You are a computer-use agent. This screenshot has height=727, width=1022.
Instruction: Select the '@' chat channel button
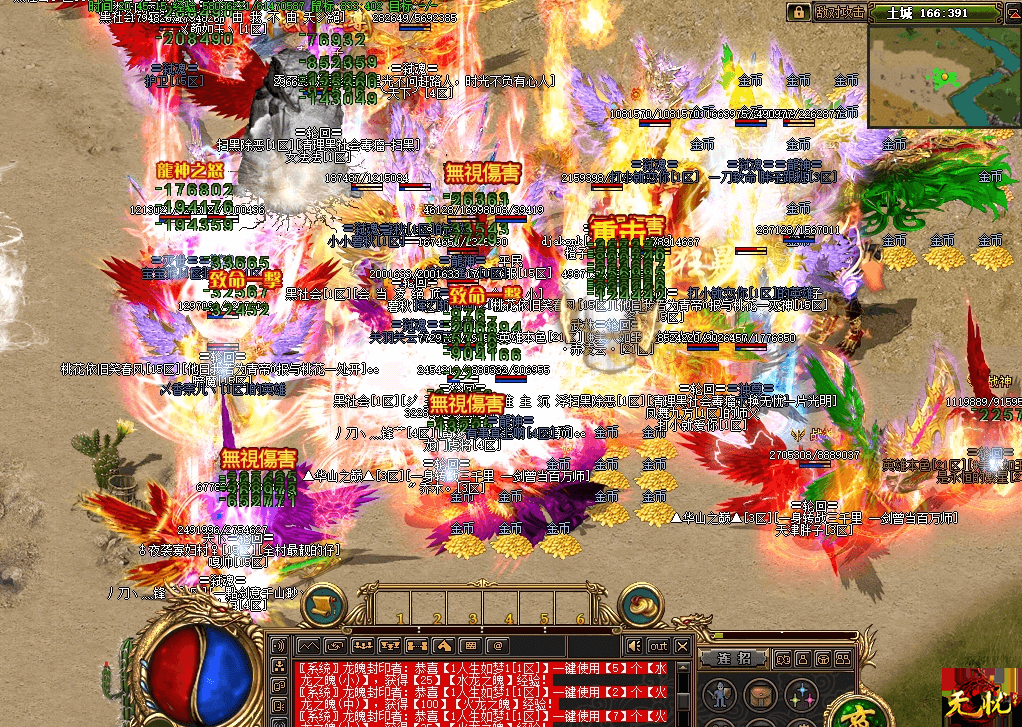click(x=497, y=646)
